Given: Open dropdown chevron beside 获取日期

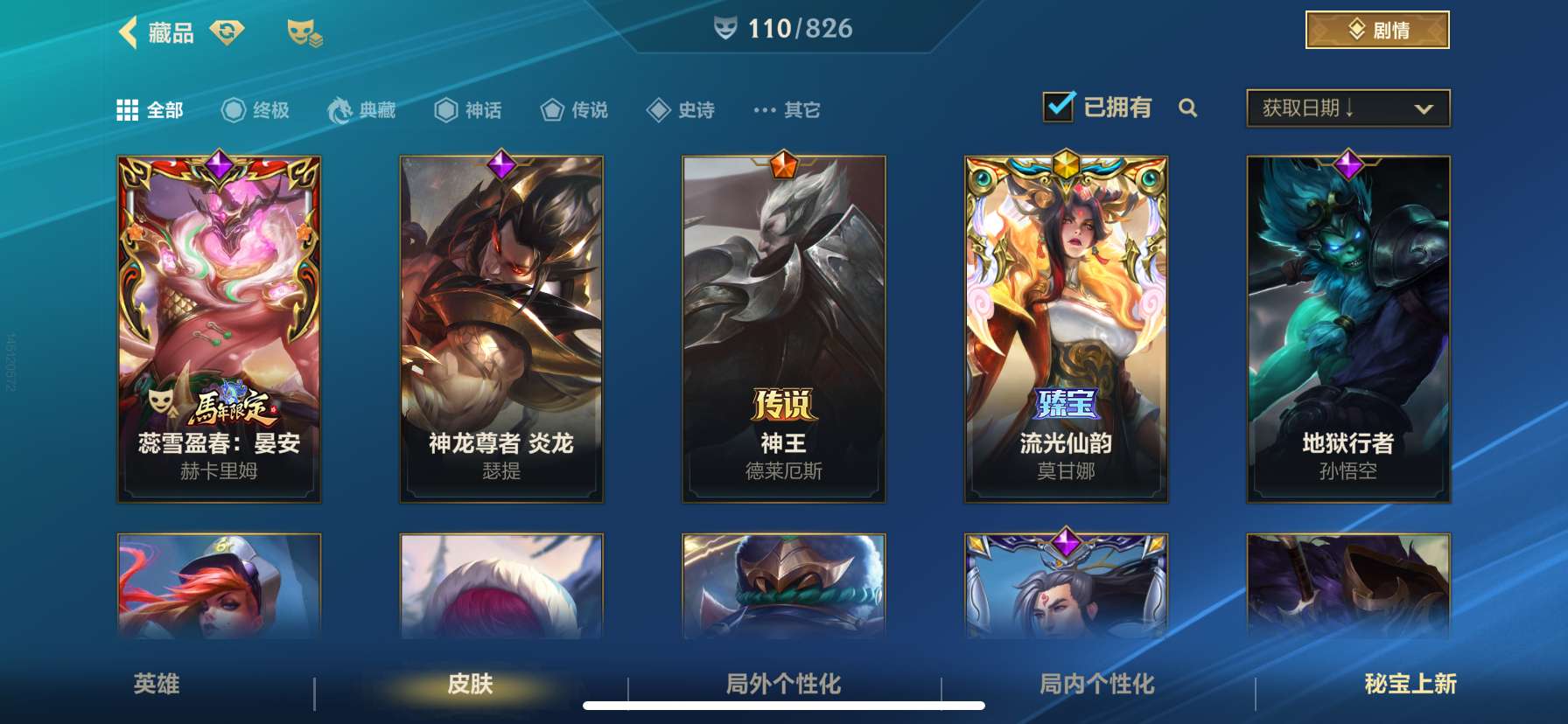Looking at the screenshot, I should (1423, 108).
